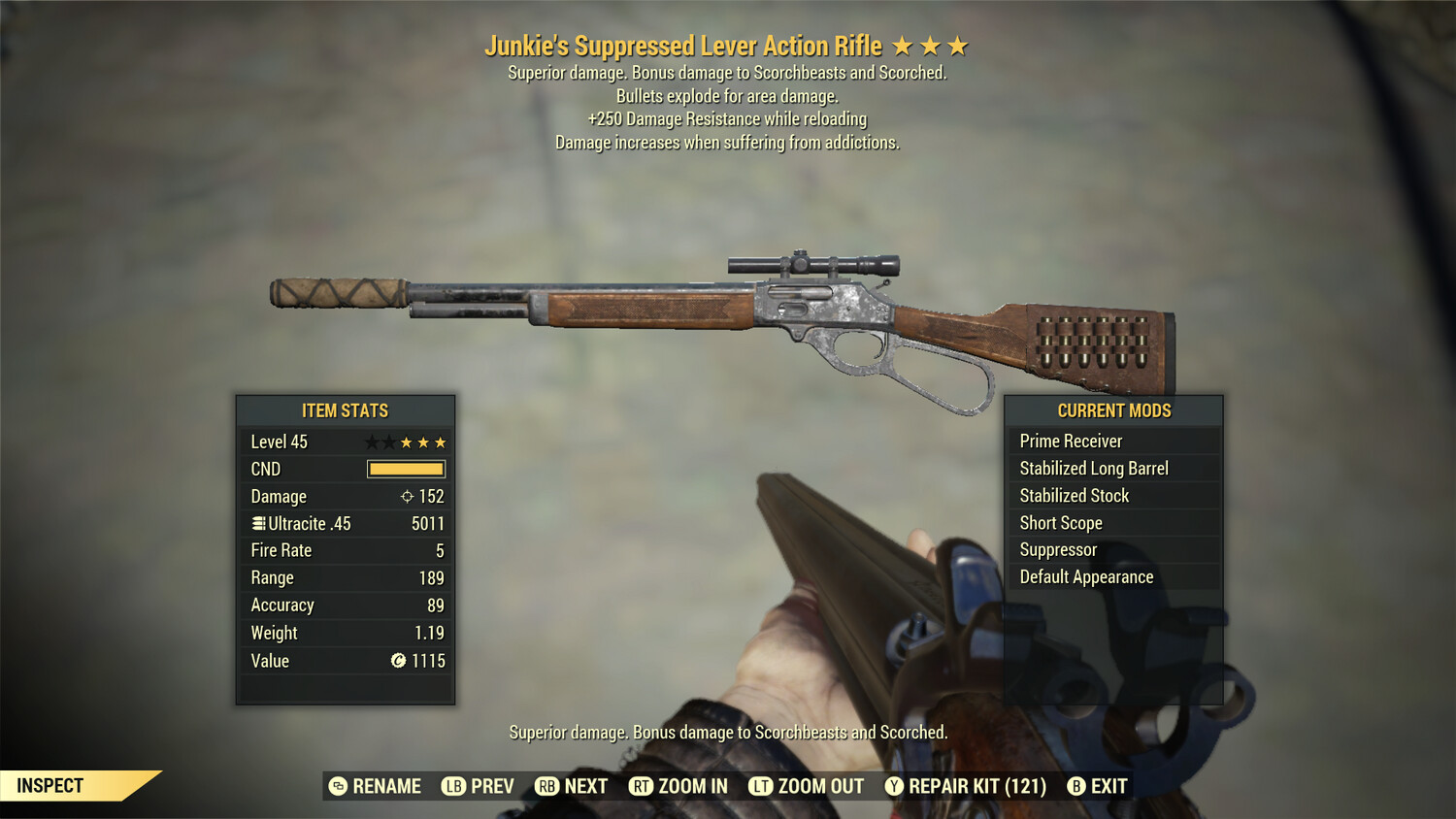The width and height of the screenshot is (1456, 819).
Task: Switch to the Item Stats panel header
Action: [x=345, y=410]
